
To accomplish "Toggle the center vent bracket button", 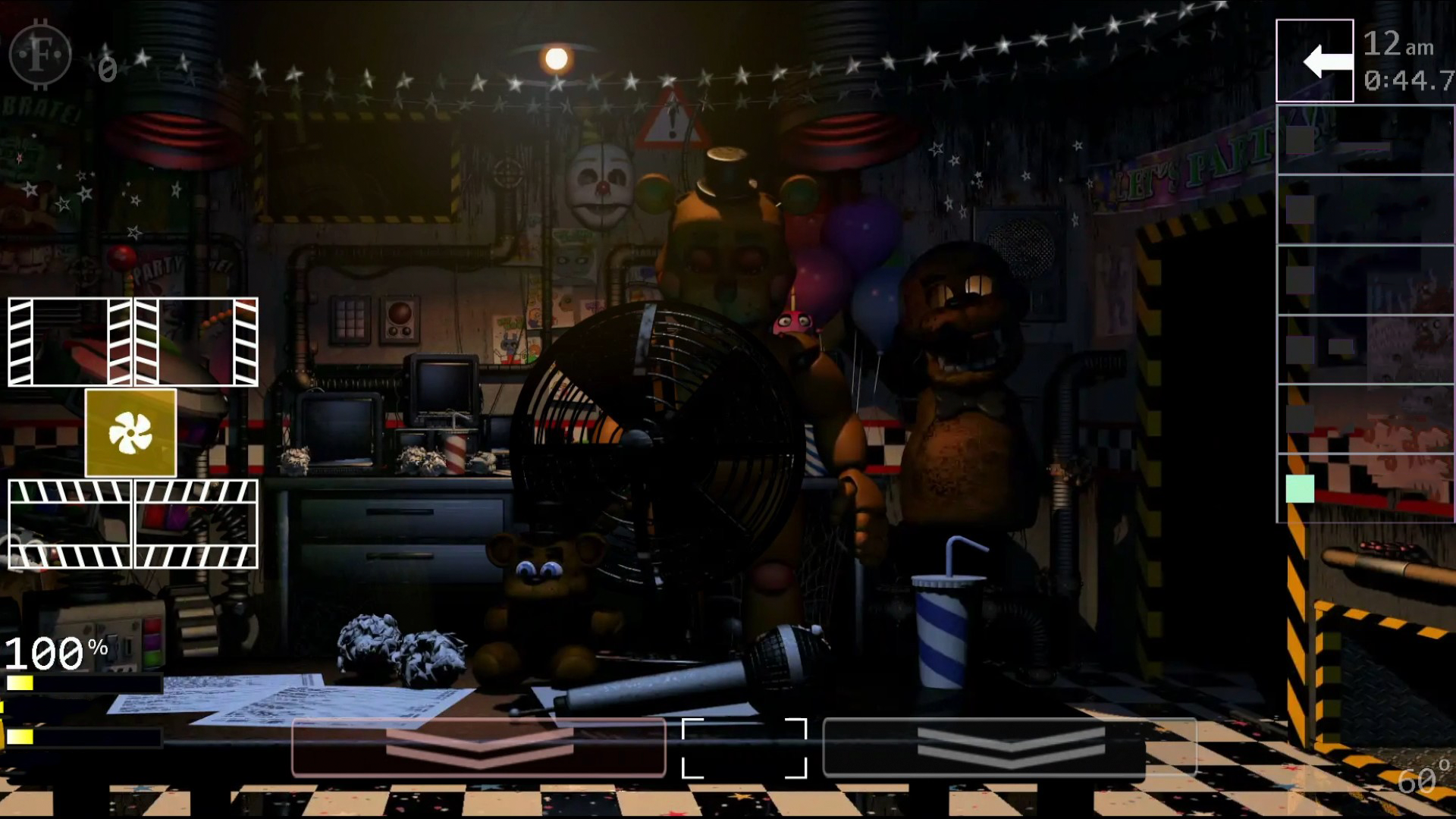I will tap(745, 749).
